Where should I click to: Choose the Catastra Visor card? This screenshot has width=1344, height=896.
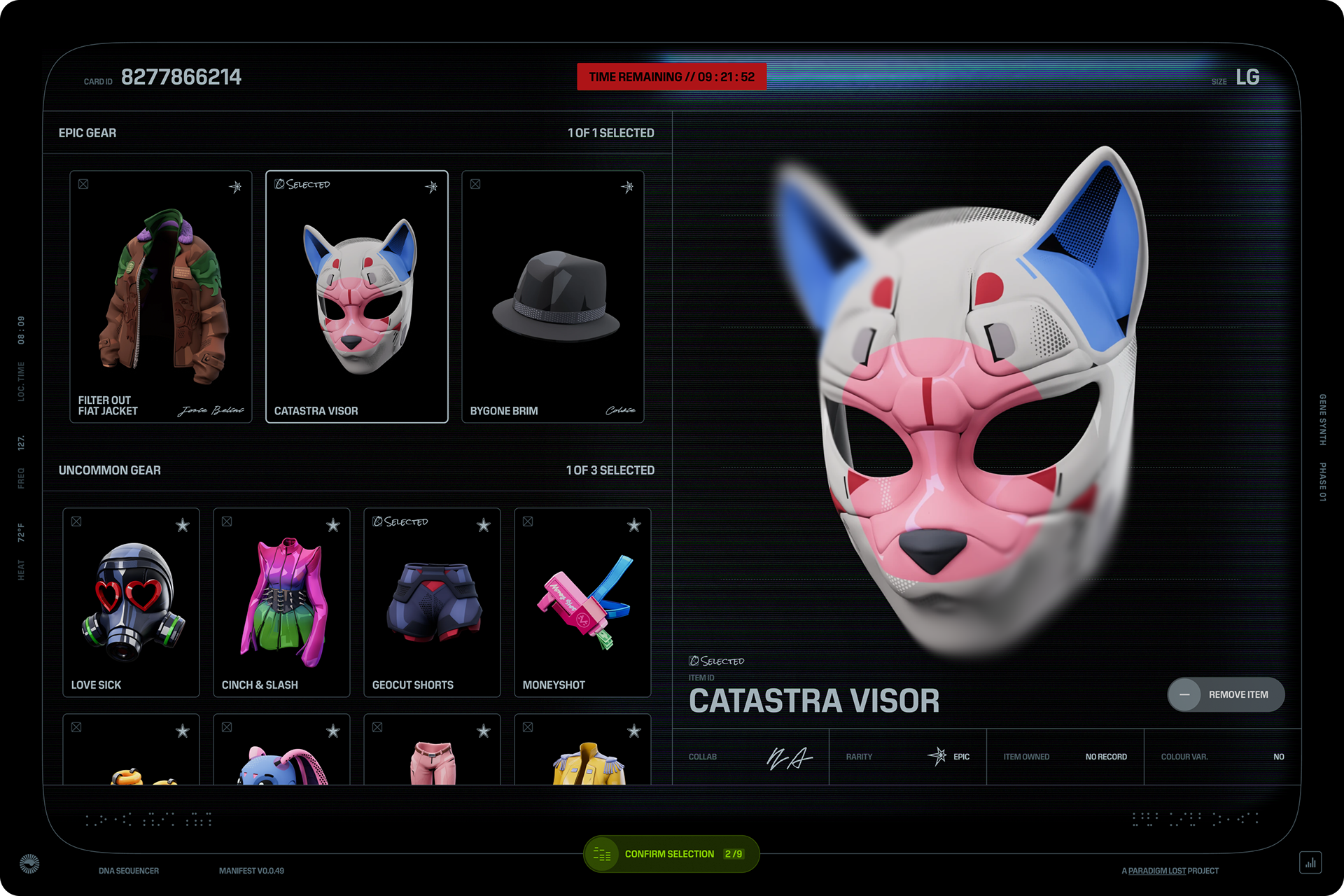[x=356, y=297]
